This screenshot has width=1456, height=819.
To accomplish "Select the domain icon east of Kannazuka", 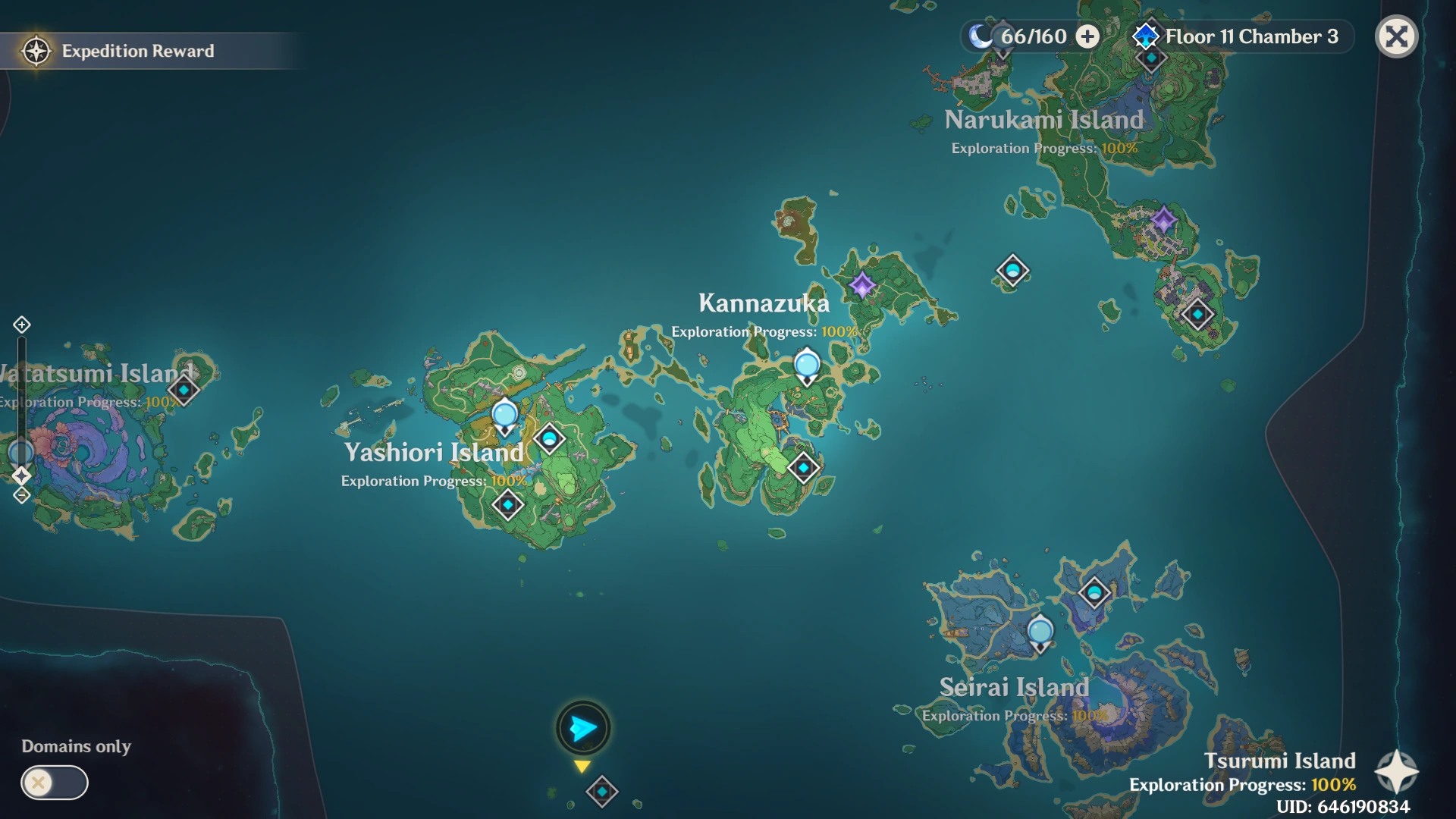I will click(1012, 270).
